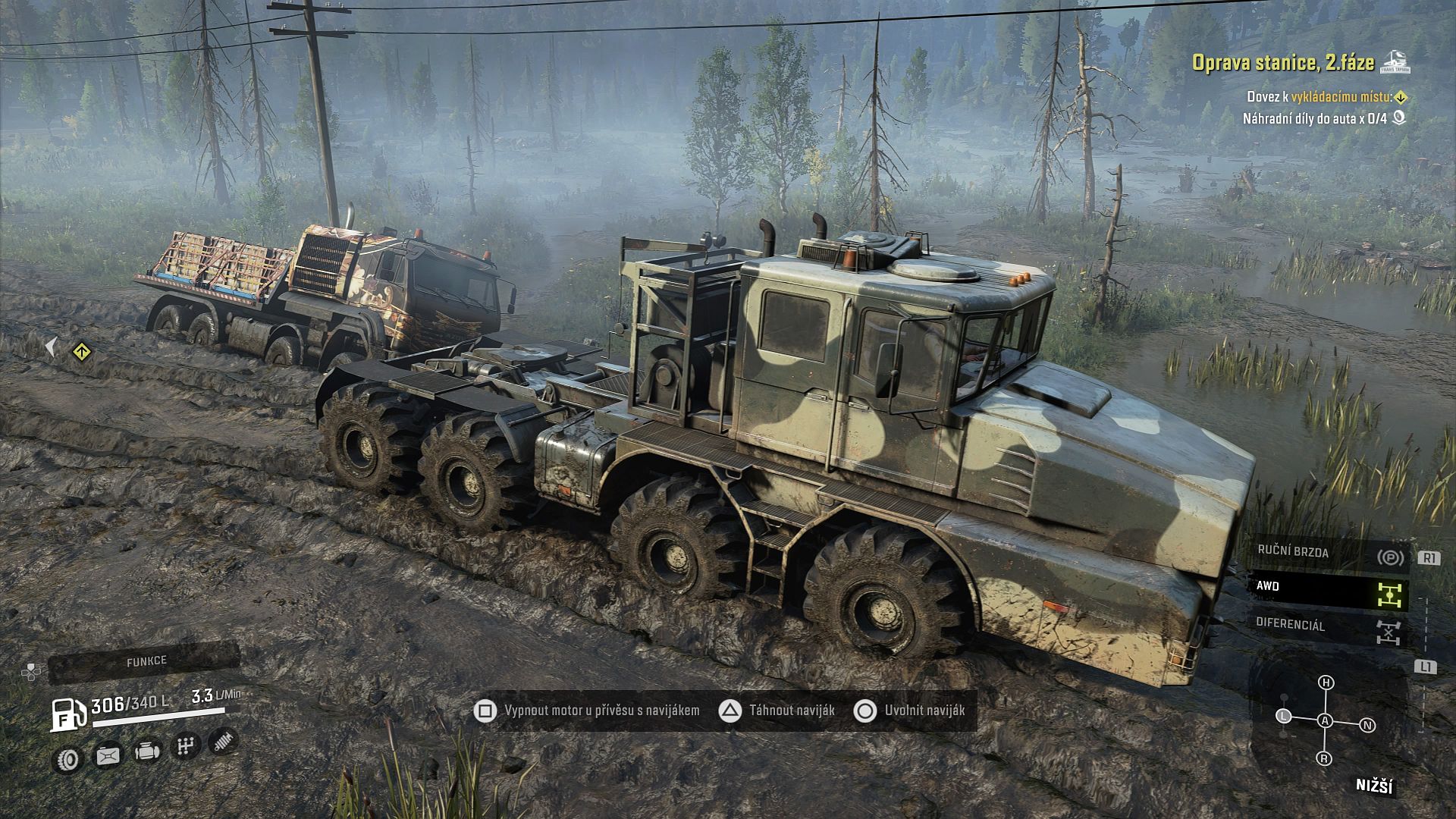Viewport: 1456px width, 819px height.
Task: Click the engine condition icon
Action: point(147,751)
